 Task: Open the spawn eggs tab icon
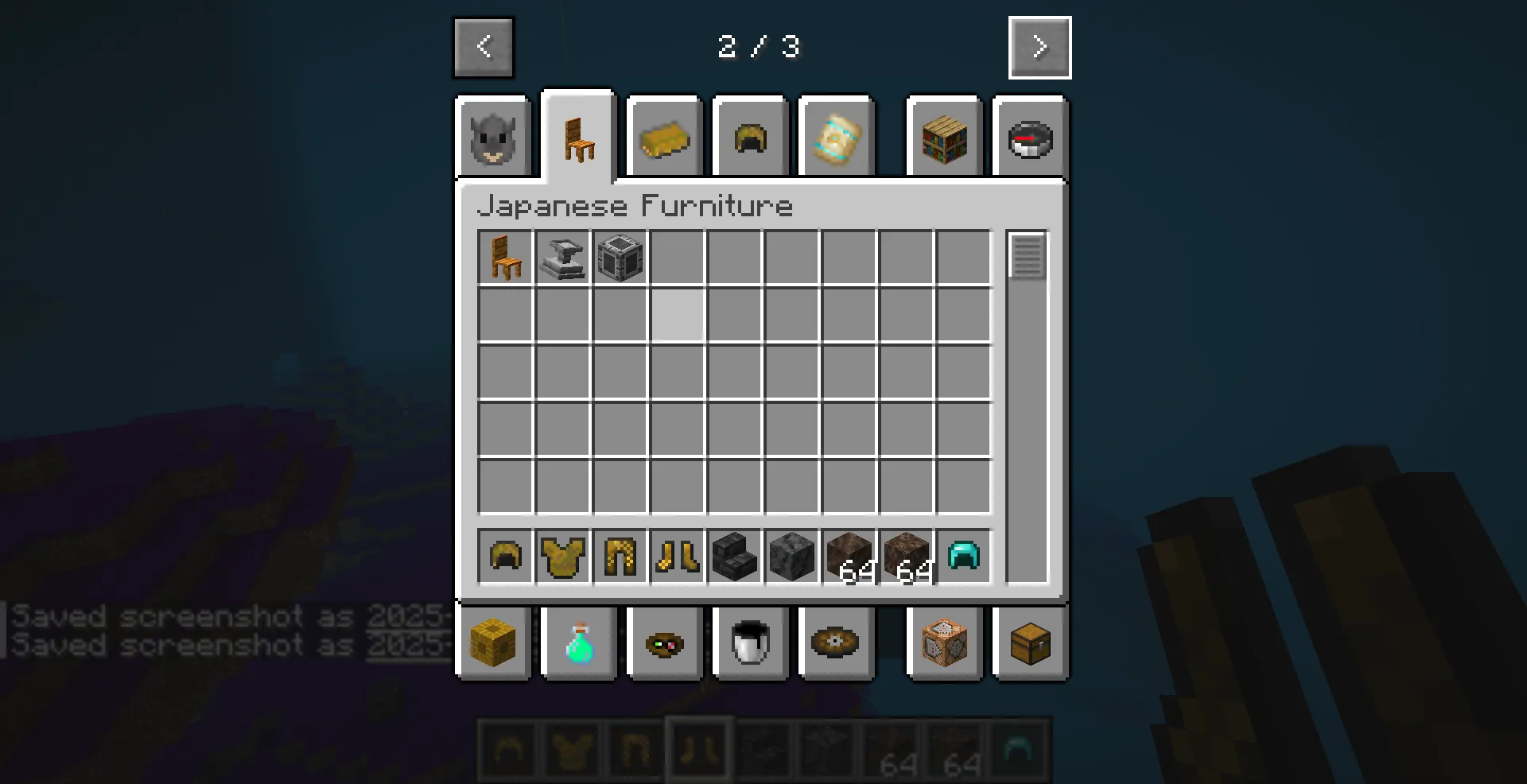tap(665, 643)
